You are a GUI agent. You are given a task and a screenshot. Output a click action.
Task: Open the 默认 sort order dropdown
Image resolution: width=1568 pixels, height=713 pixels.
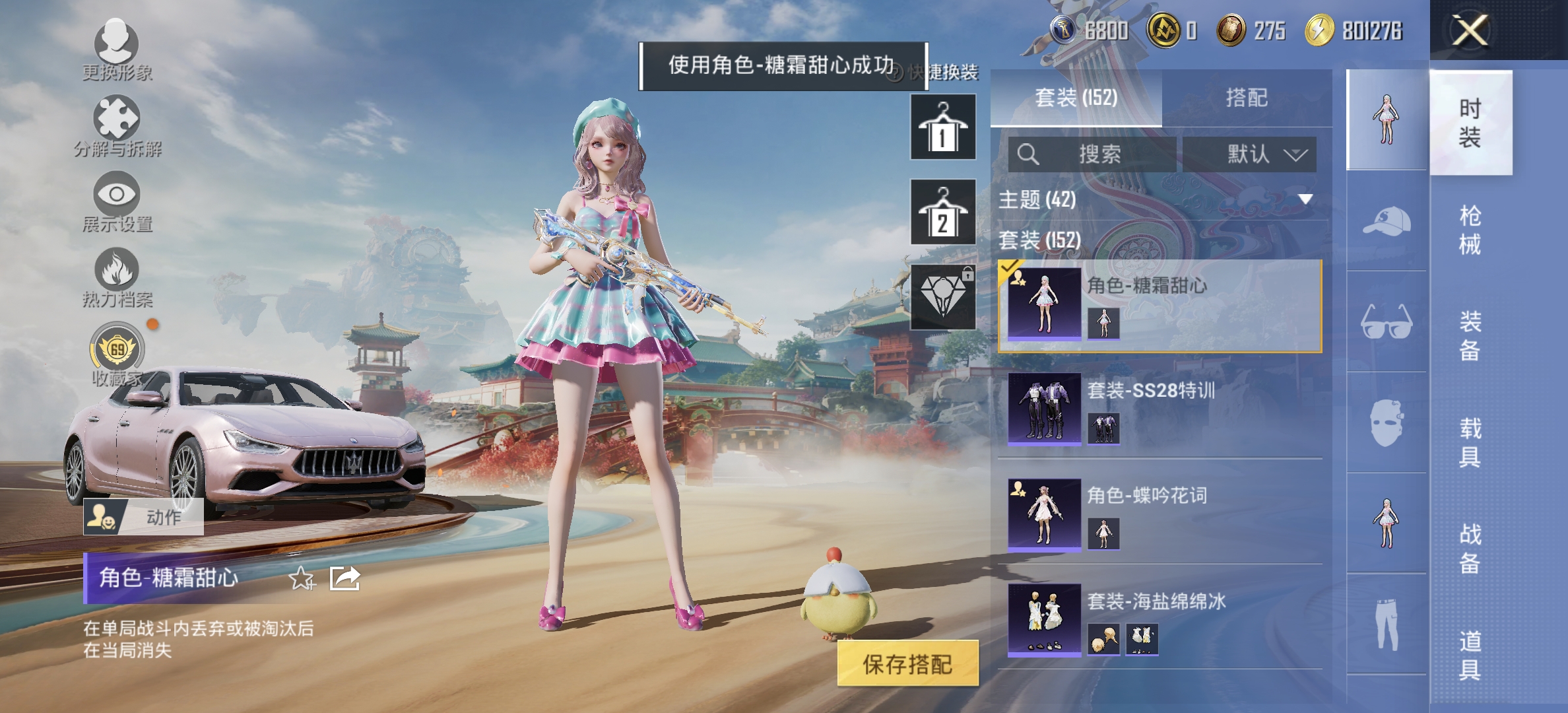tap(1249, 154)
